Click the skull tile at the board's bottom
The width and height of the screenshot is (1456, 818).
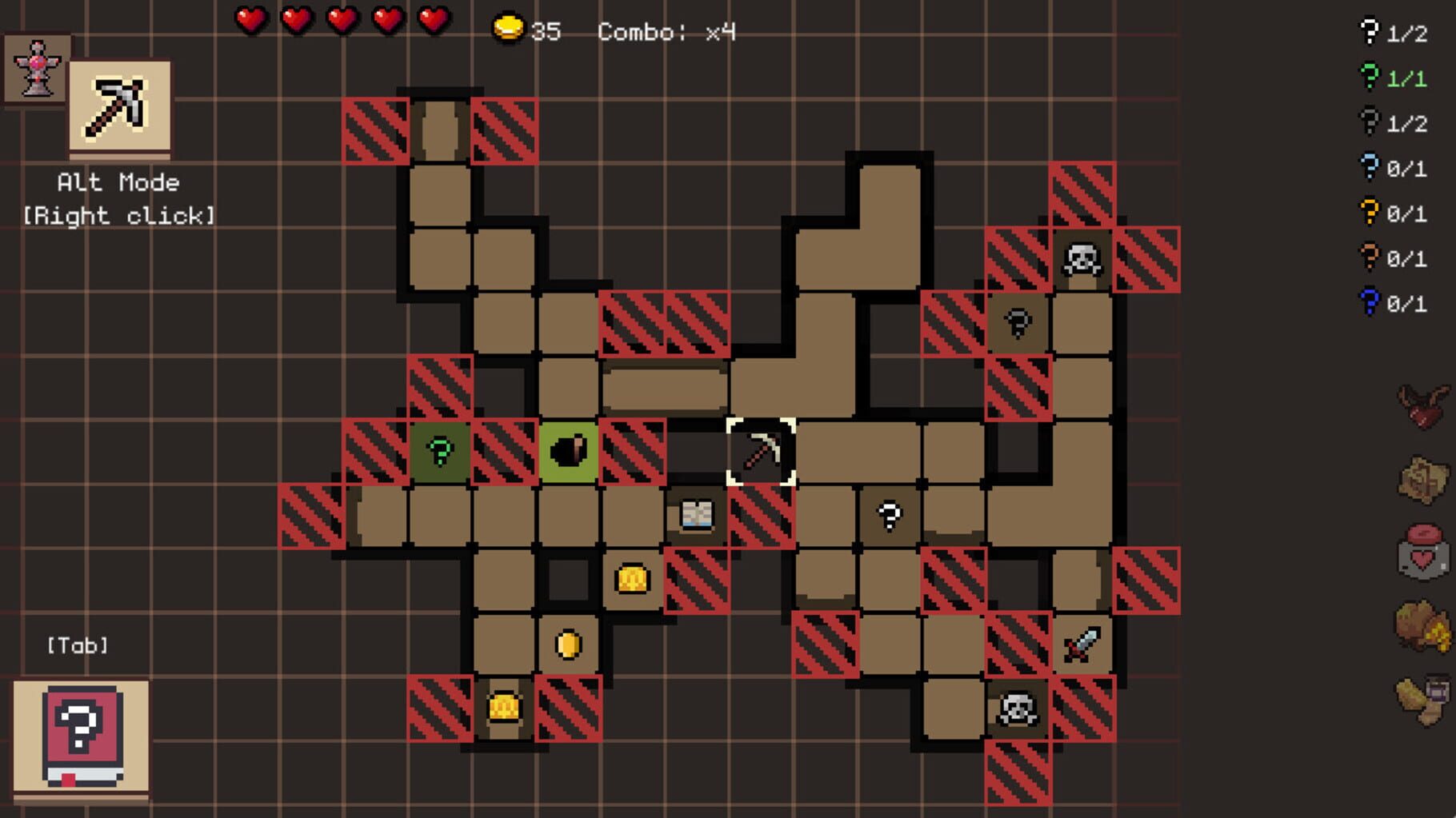tap(1018, 707)
